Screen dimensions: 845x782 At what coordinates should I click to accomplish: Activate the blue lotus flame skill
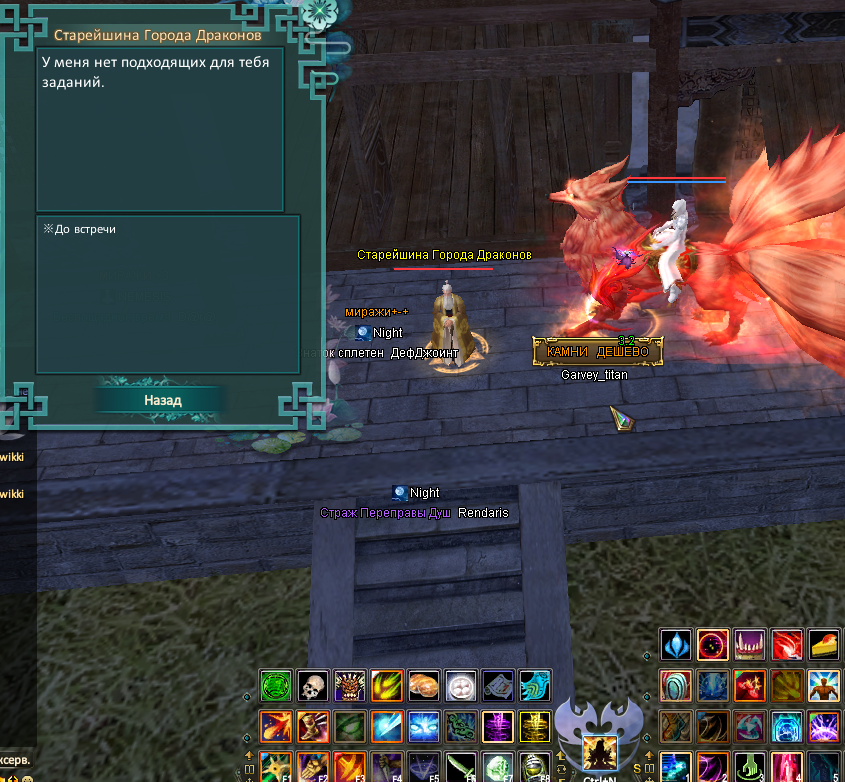[677, 645]
